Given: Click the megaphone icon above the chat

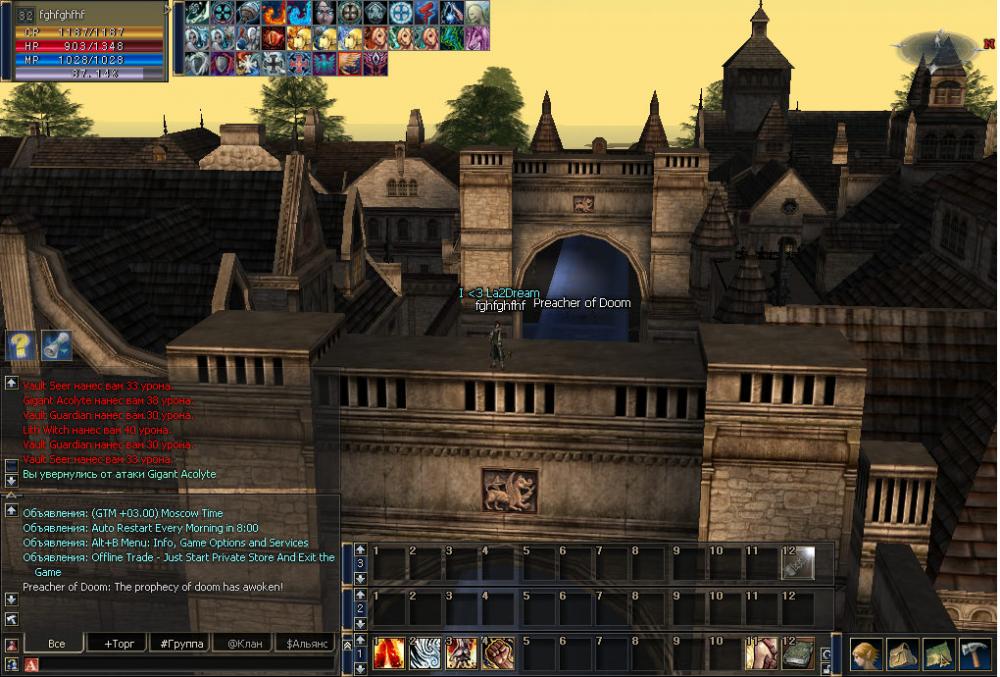Looking at the screenshot, I should tap(56, 346).
